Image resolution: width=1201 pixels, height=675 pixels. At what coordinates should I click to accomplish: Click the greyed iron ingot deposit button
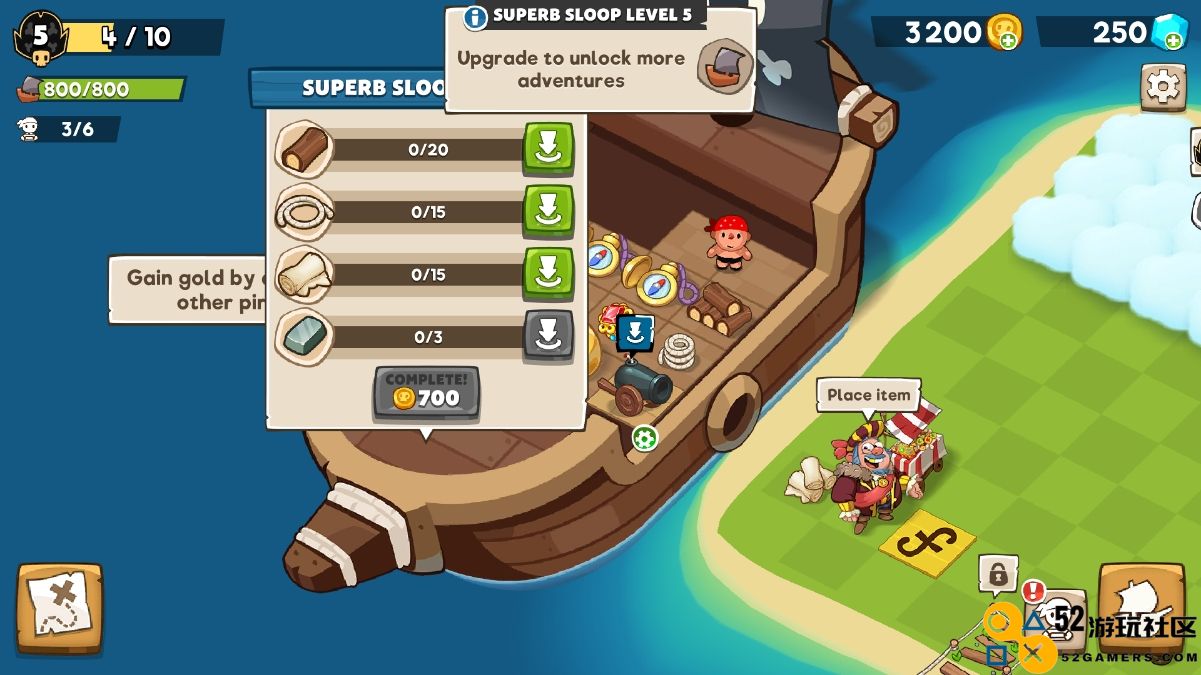(548, 336)
